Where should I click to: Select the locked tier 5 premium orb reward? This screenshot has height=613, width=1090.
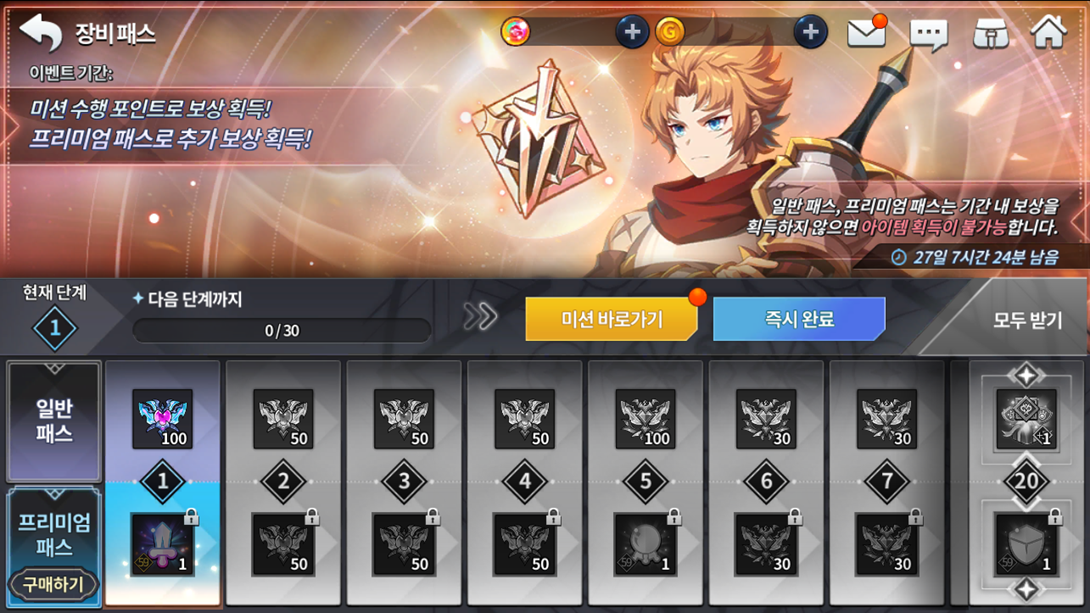coord(645,545)
